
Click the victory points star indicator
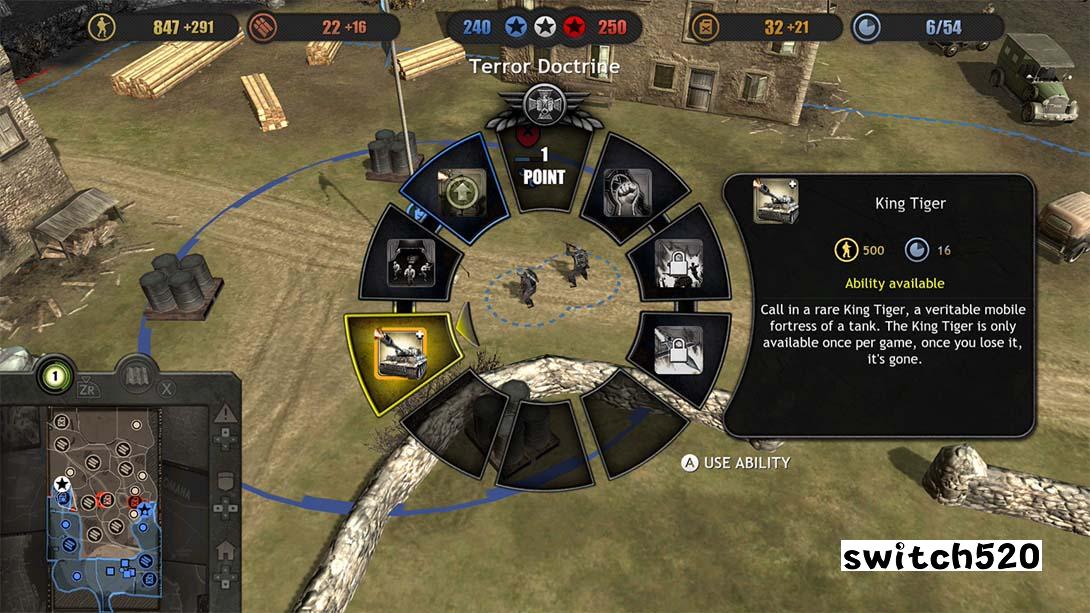(544, 27)
